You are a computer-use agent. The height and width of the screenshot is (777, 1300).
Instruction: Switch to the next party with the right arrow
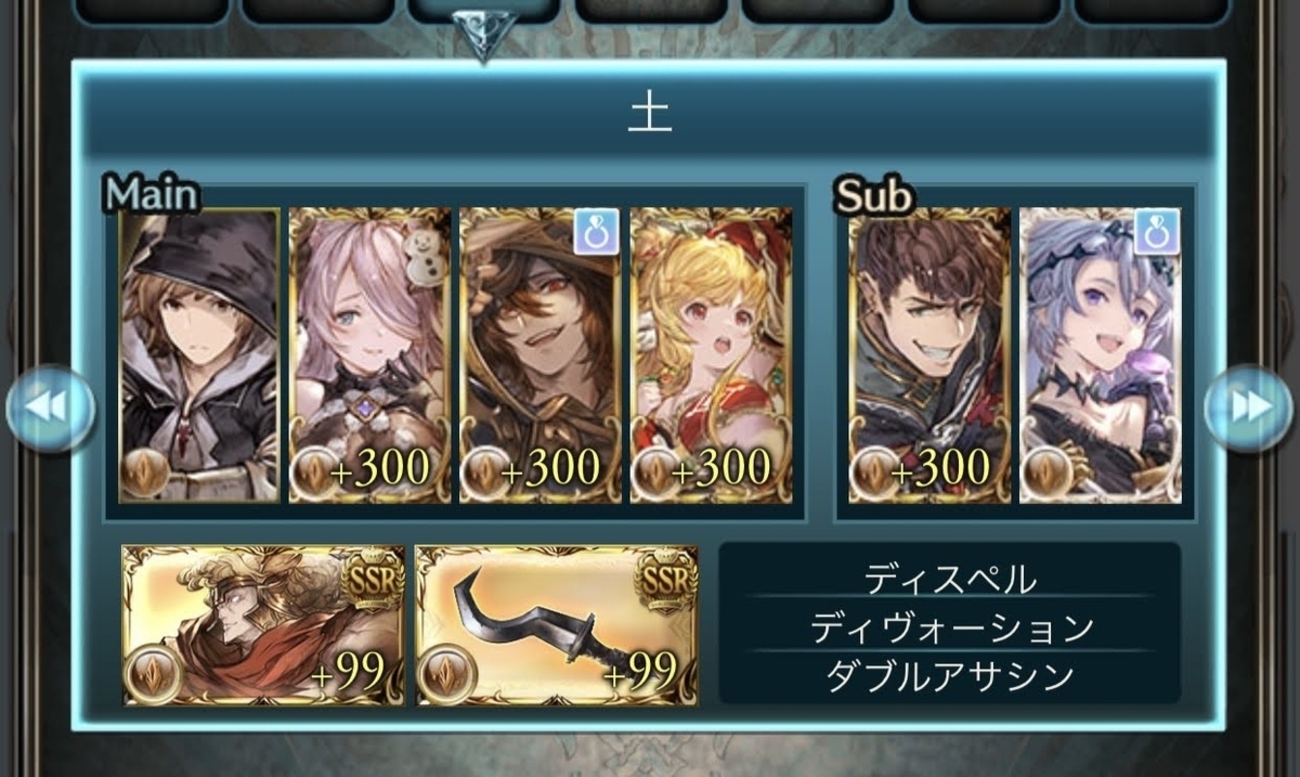tap(1248, 407)
